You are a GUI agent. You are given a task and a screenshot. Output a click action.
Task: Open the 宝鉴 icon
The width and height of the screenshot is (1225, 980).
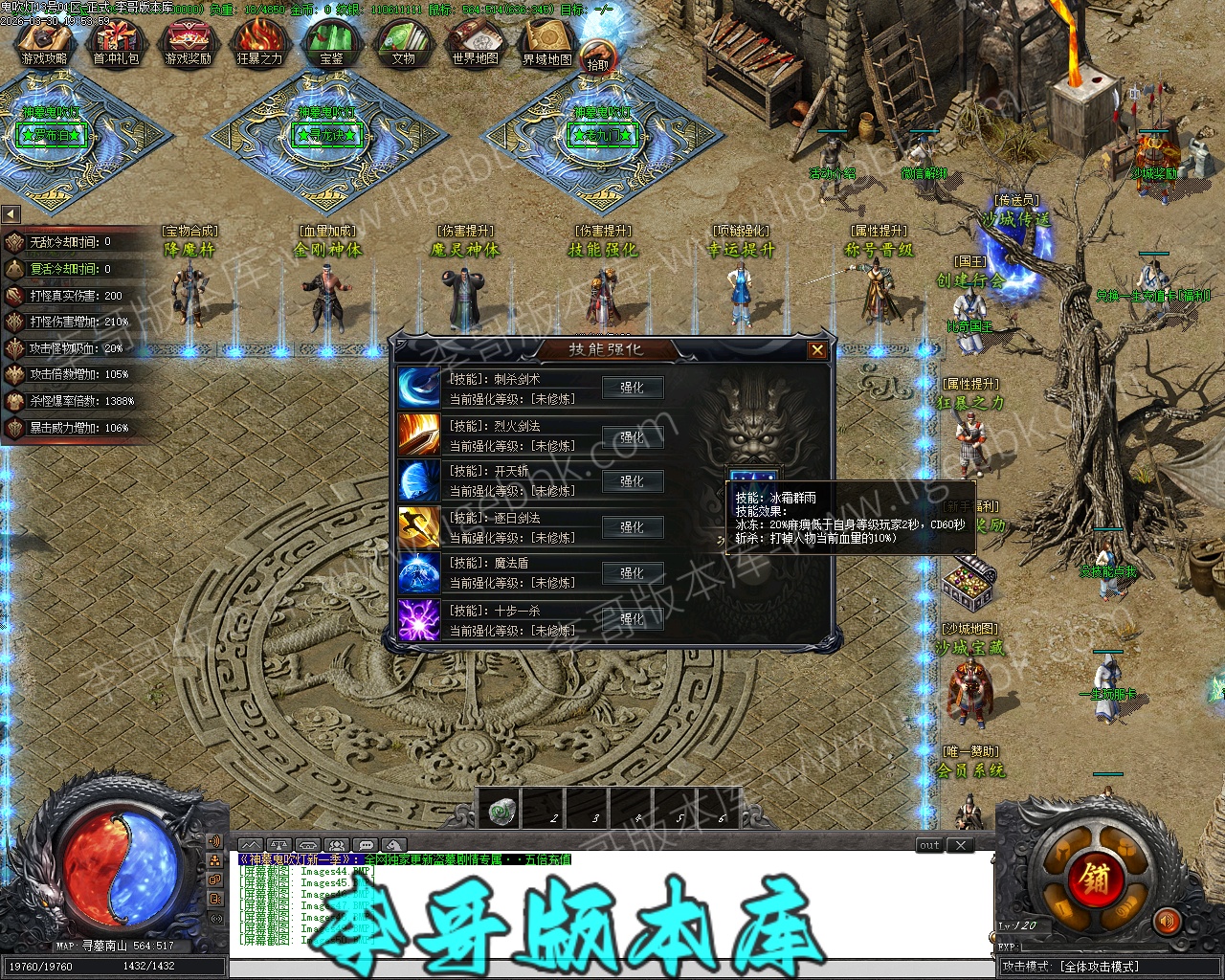pyautogui.click(x=331, y=44)
